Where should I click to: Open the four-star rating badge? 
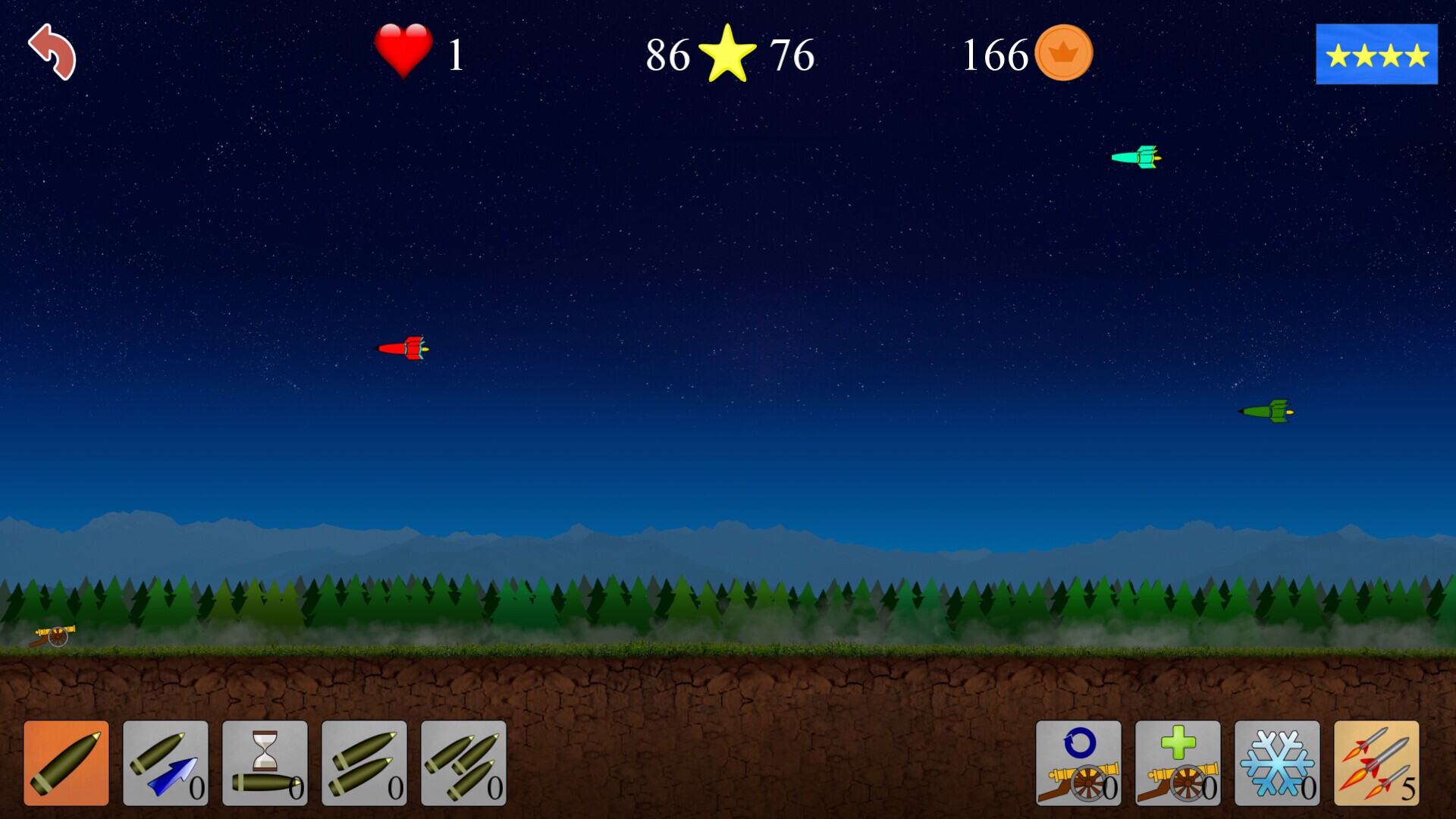[1376, 55]
